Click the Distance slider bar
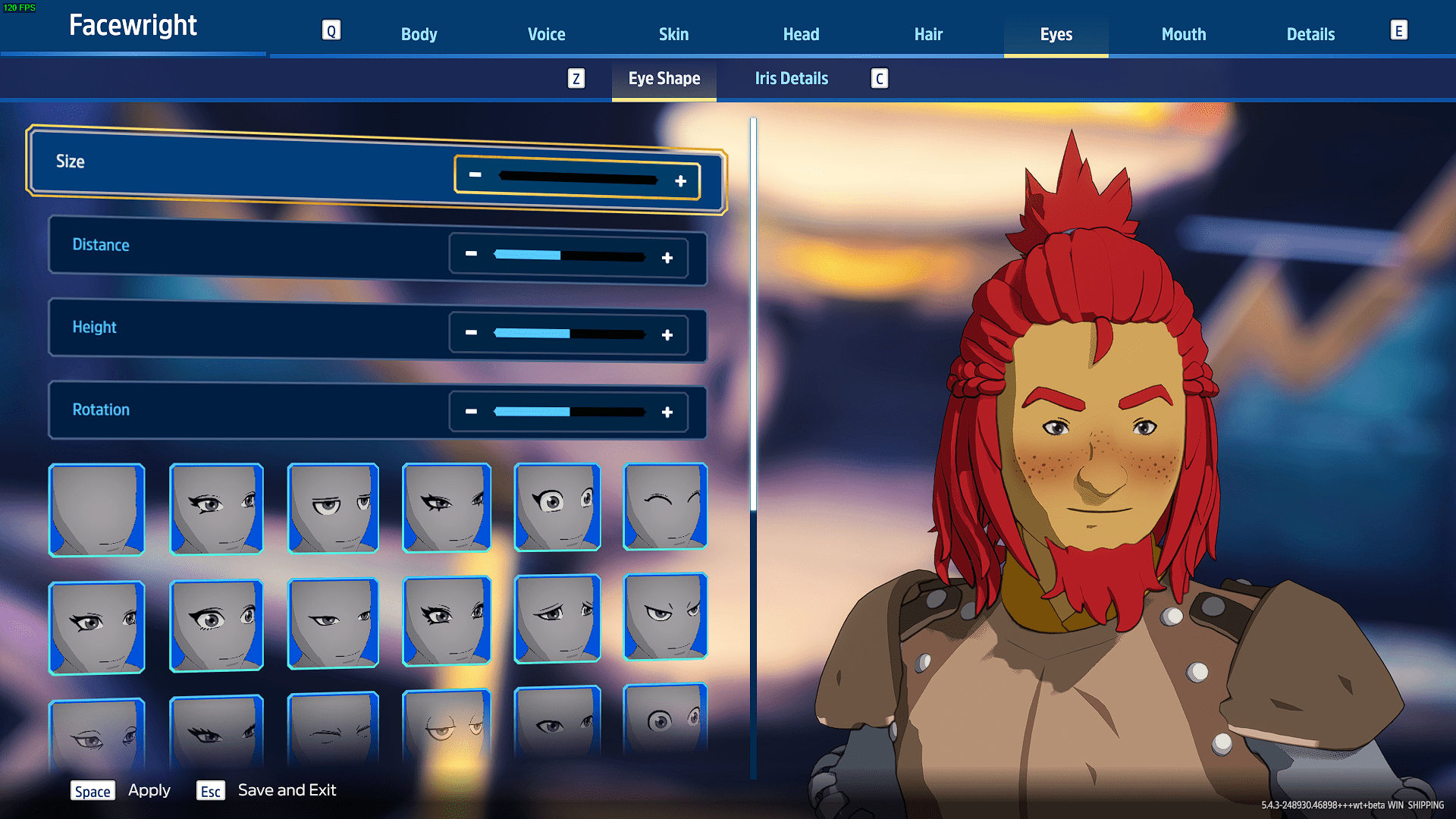This screenshot has height=819, width=1456. 569,256
